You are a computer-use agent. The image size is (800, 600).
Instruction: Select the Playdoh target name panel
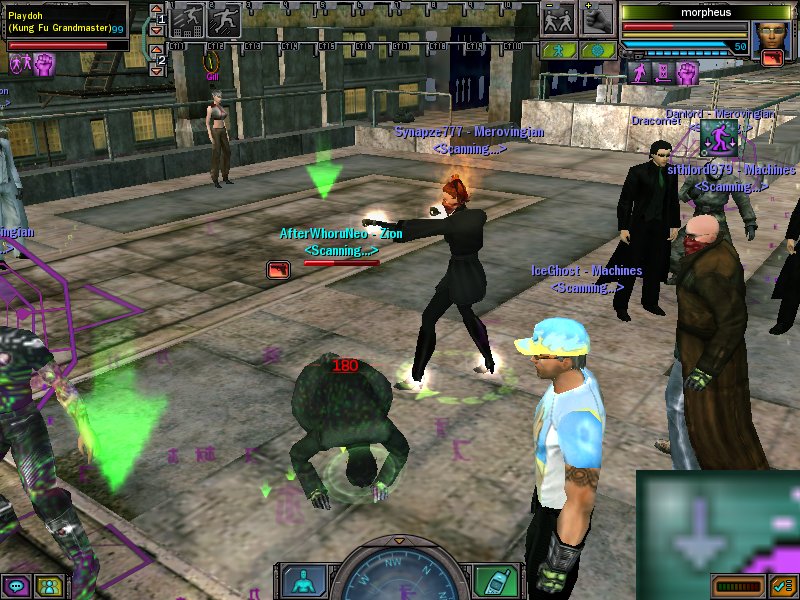tap(64, 22)
